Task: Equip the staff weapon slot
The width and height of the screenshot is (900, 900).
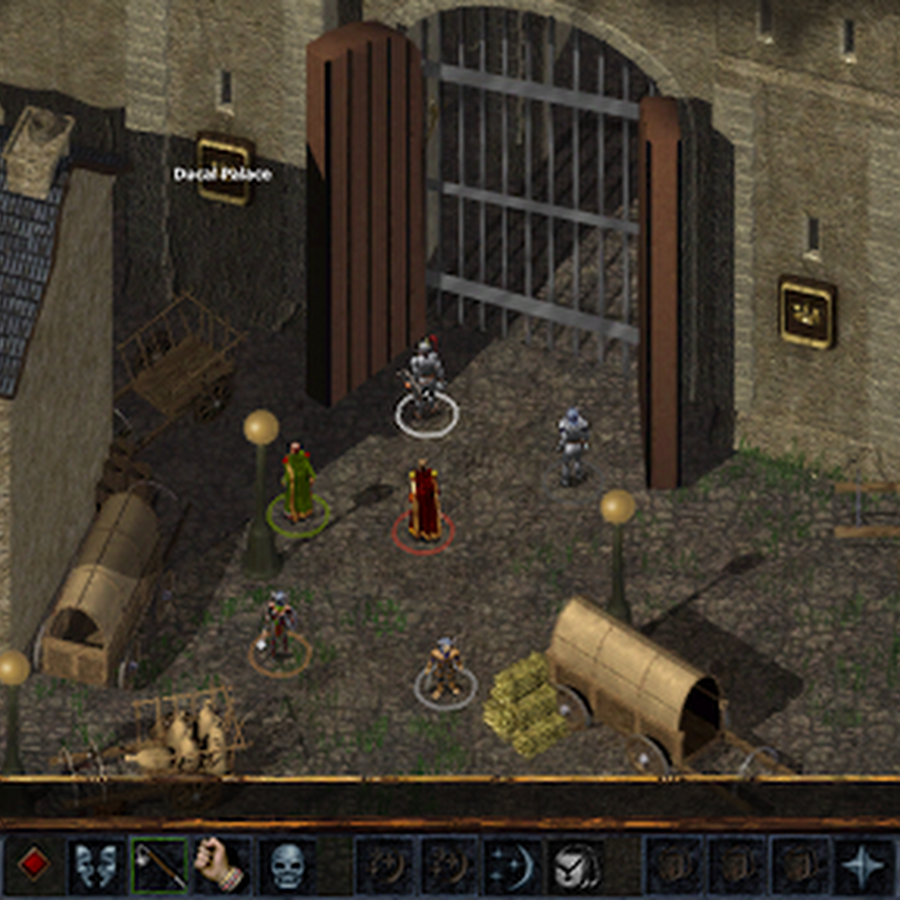Action: pyautogui.click(x=159, y=865)
